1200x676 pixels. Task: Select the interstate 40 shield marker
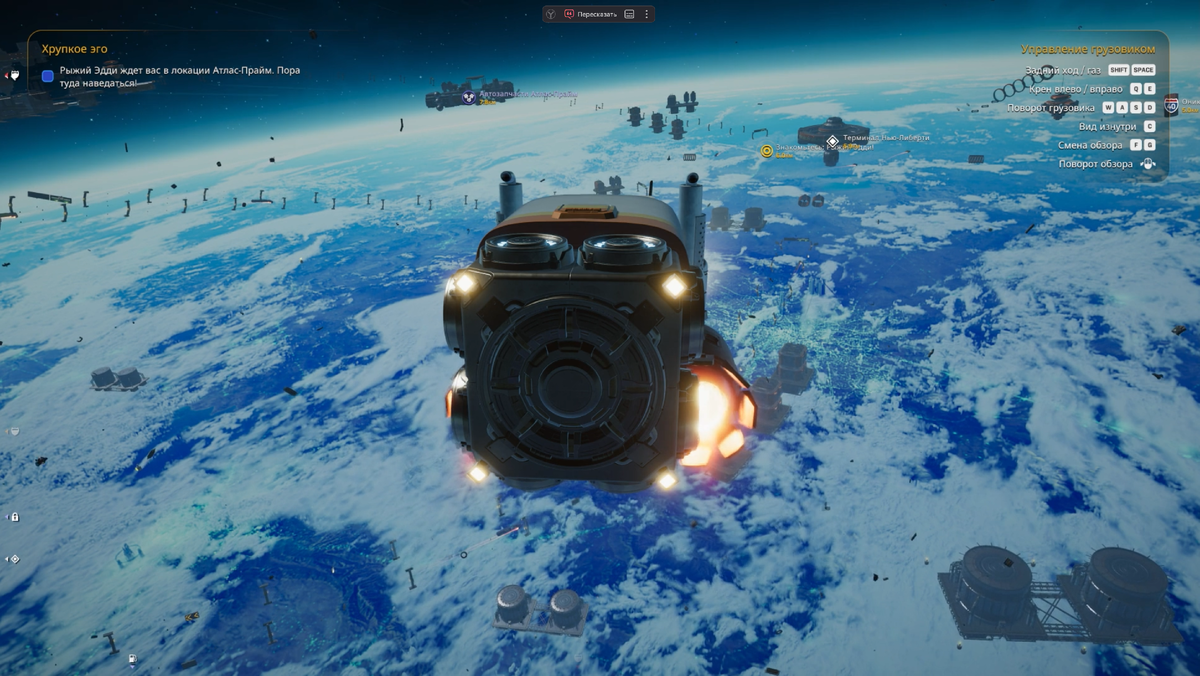(x=1171, y=104)
